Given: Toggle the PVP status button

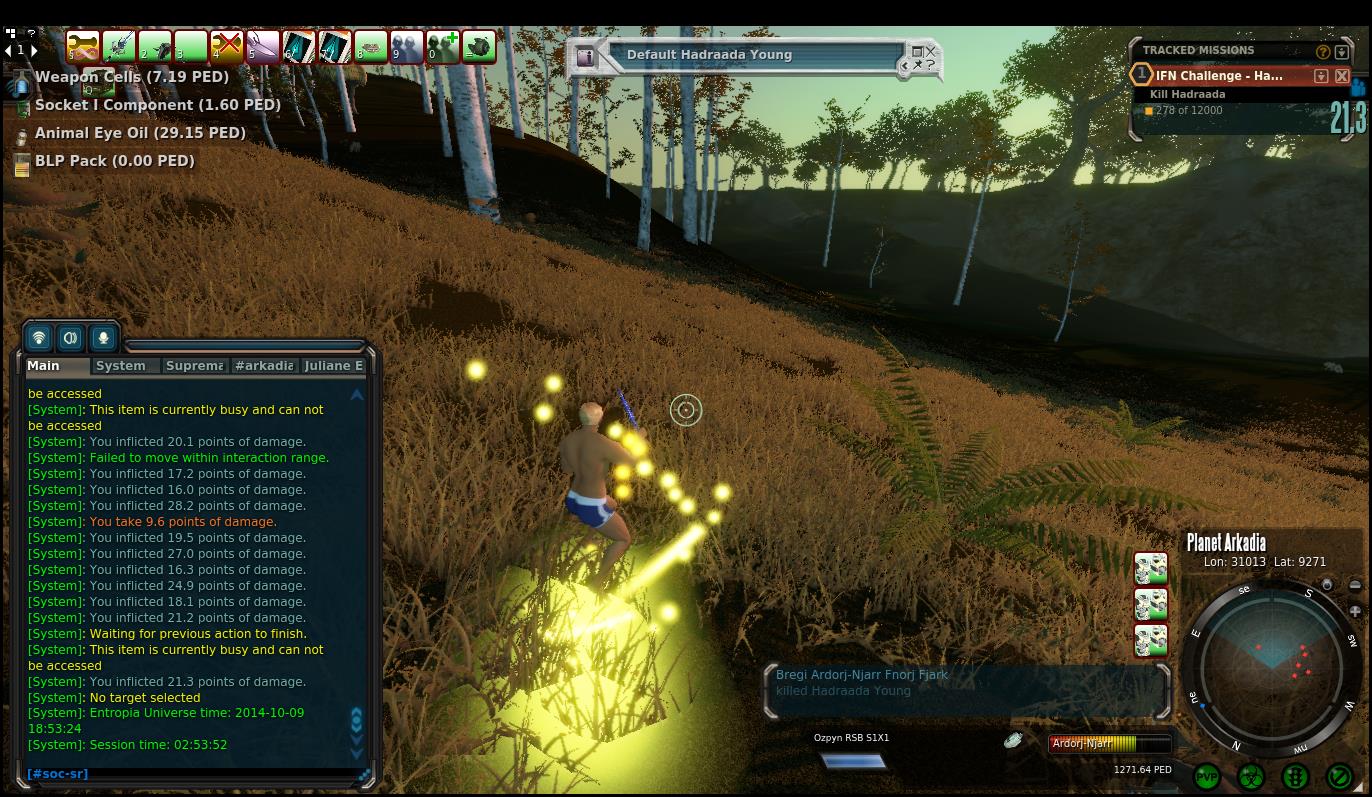Looking at the screenshot, I should tap(1207, 777).
